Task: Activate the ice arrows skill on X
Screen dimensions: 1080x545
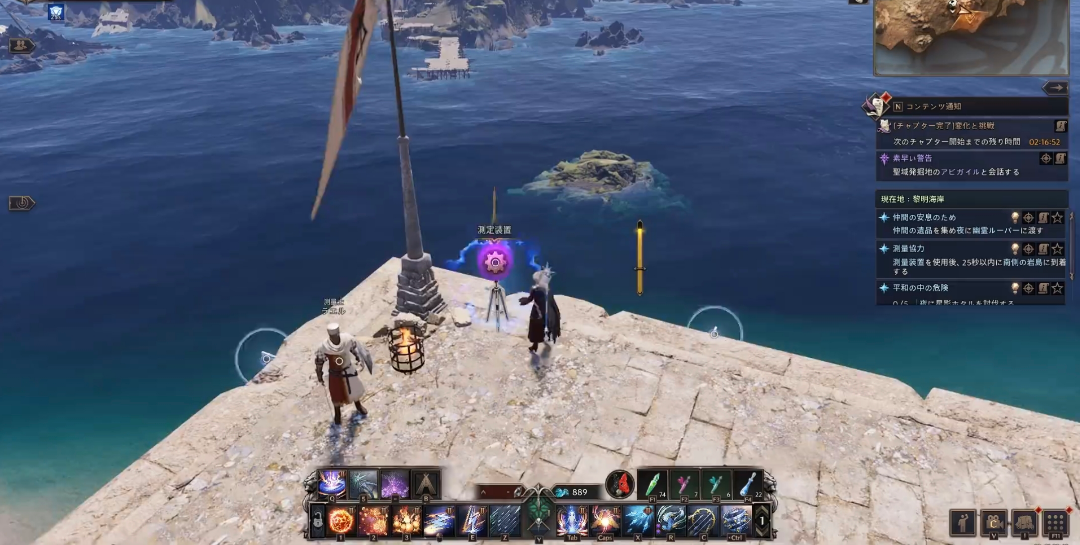Action: [637, 520]
